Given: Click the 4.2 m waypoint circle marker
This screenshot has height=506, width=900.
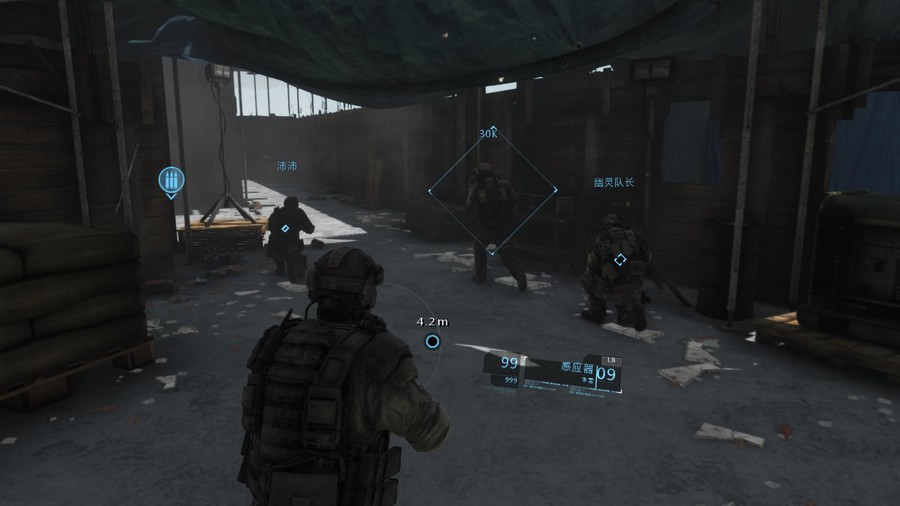Looking at the screenshot, I should click(432, 341).
